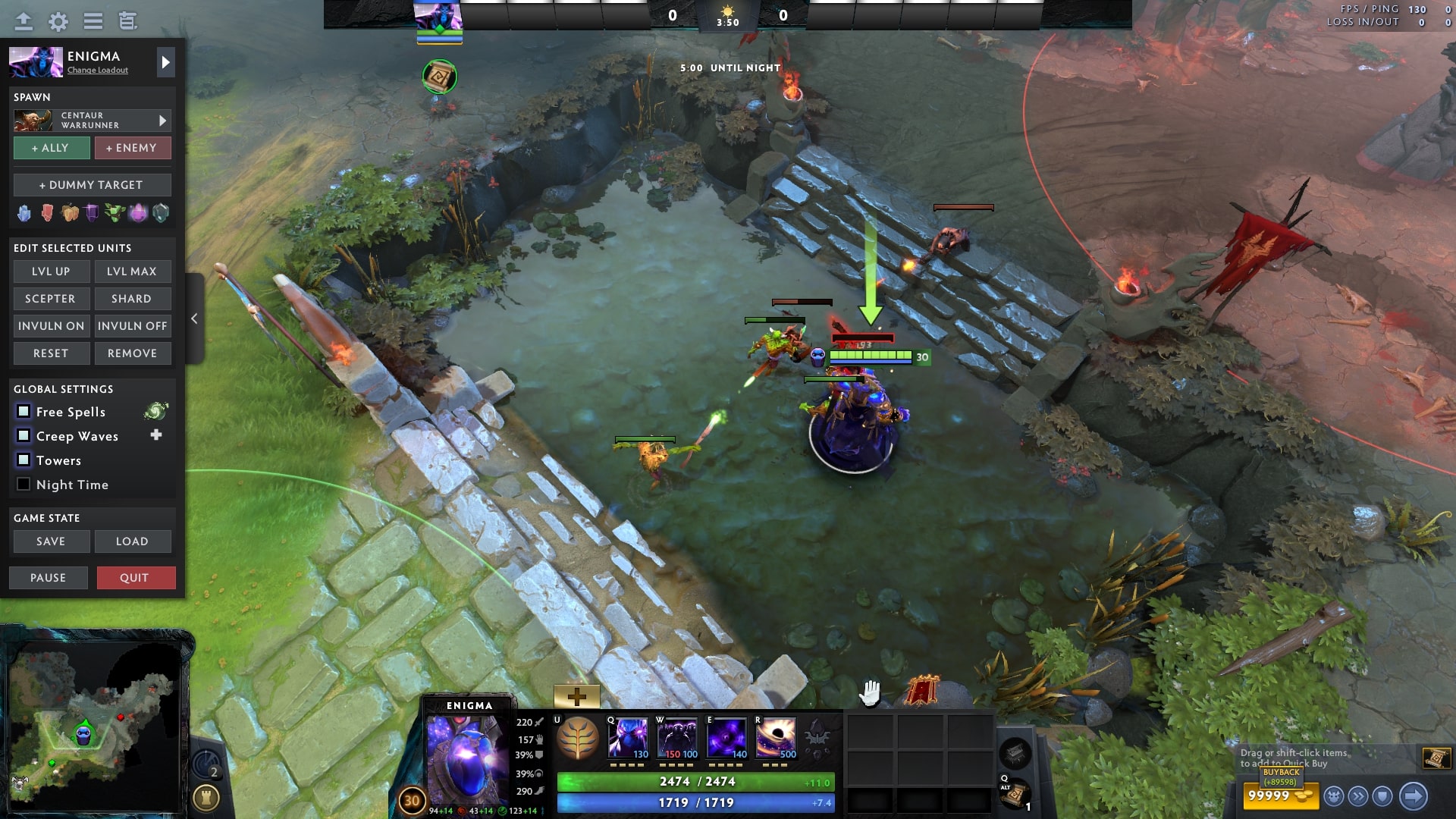The height and width of the screenshot is (819, 1456).
Task: Open Enigma's talent tree icon
Action: (578, 737)
